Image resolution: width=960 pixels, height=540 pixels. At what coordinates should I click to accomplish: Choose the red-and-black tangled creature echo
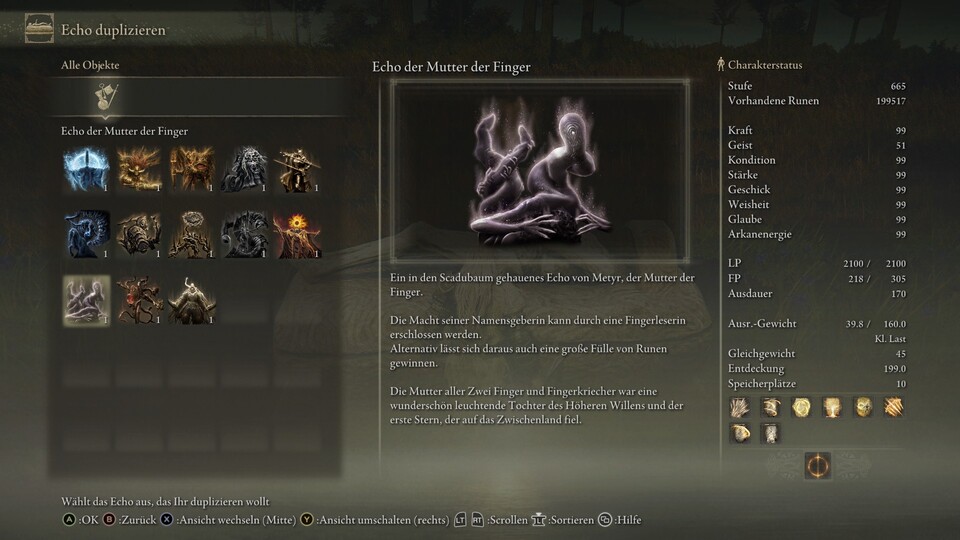(138, 300)
